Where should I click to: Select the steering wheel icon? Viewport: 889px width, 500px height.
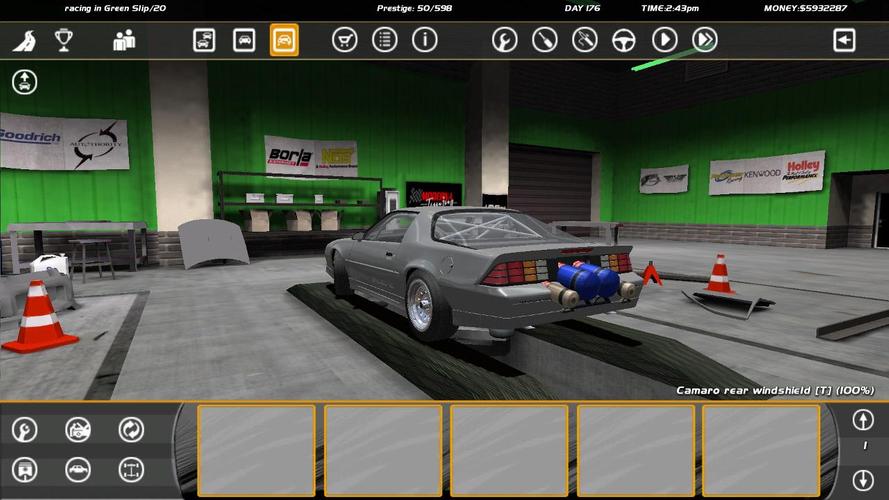pos(625,40)
